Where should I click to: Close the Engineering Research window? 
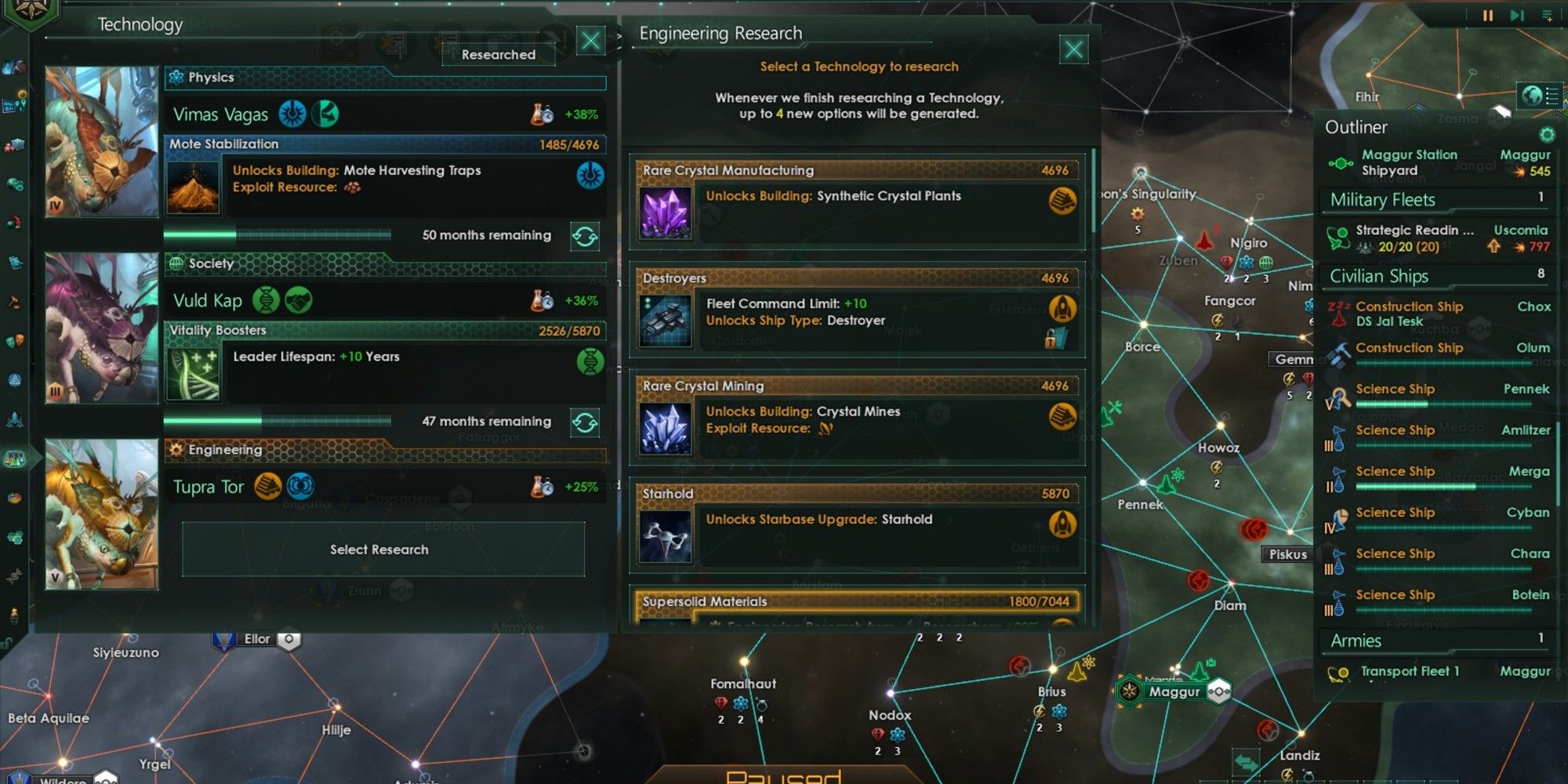[x=1073, y=50]
